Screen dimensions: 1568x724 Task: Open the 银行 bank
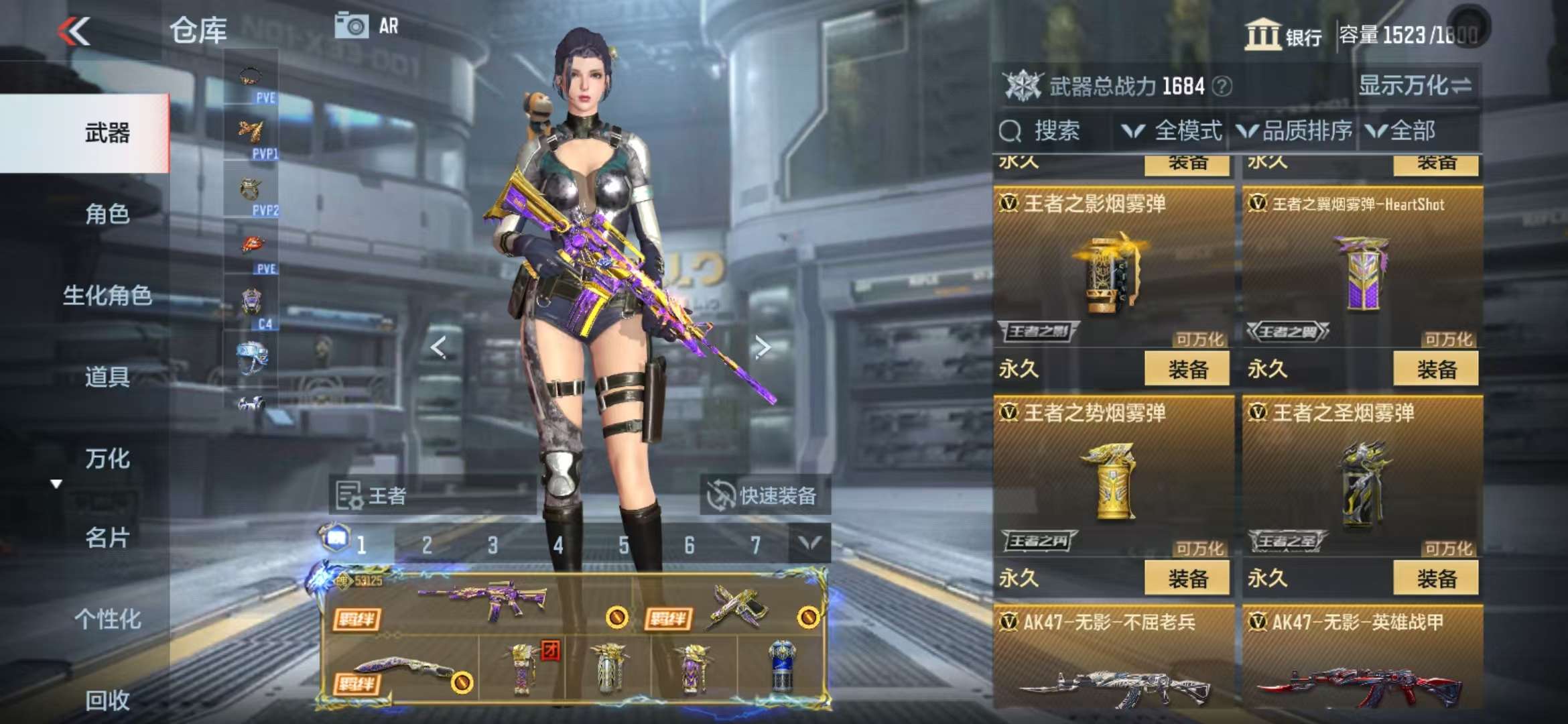point(1283,35)
